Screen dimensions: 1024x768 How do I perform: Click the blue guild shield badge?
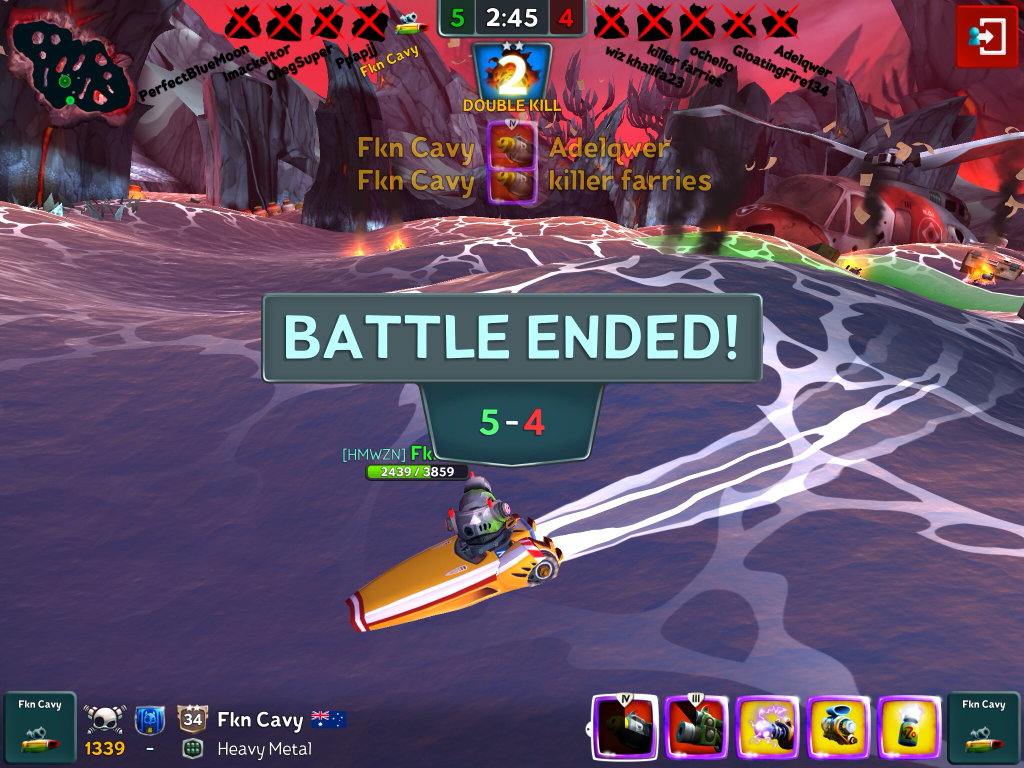point(149,719)
